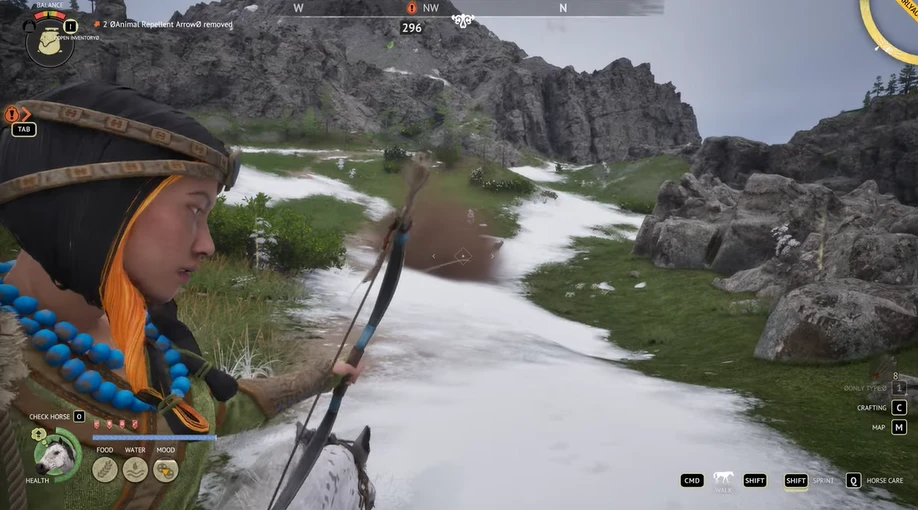Image resolution: width=918 pixels, height=510 pixels.
Task: Open the inventory satchel icon
Action: (x=49, y=42)
